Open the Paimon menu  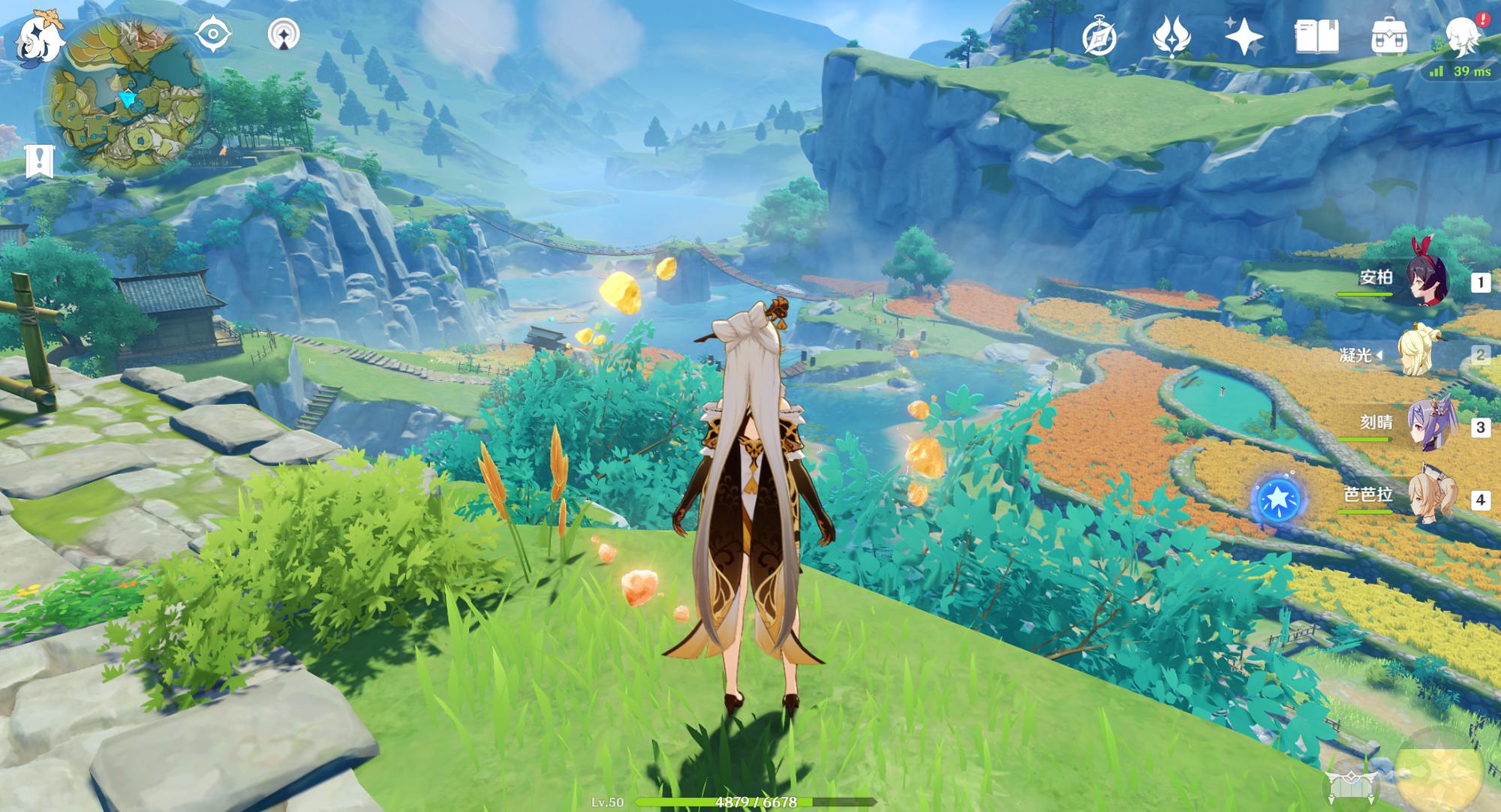[39, 38]
